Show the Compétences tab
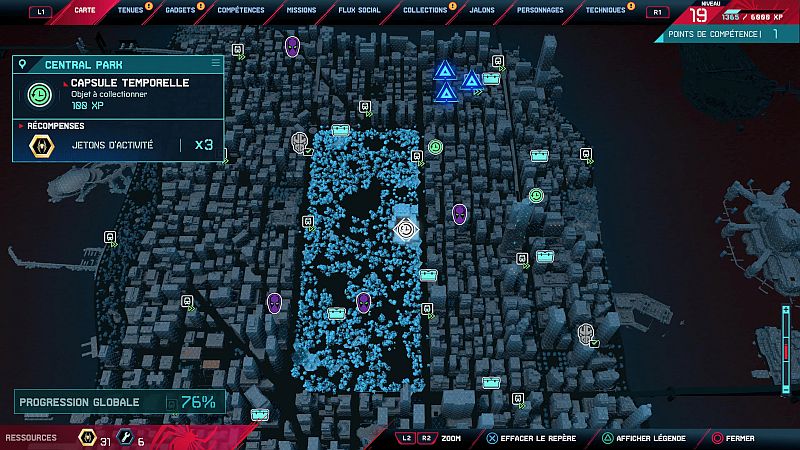This screenshot has width=800, height=450. 240,11
